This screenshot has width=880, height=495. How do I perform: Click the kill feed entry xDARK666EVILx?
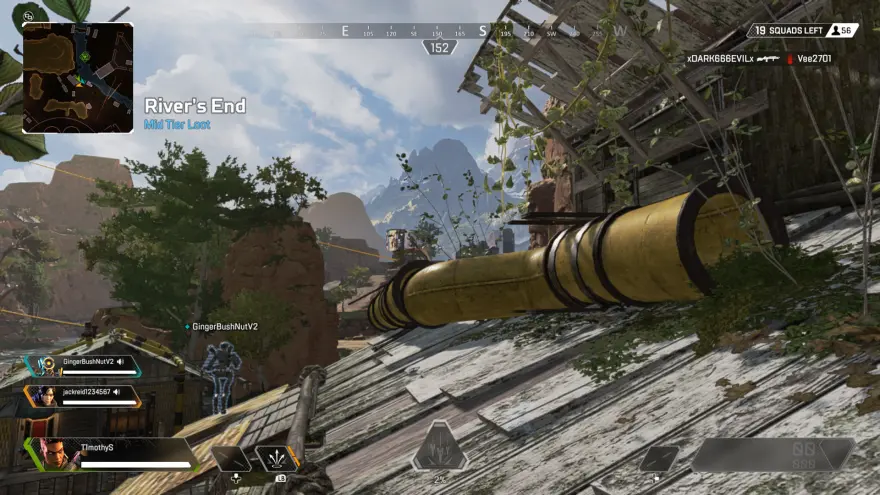click(719, 59)
